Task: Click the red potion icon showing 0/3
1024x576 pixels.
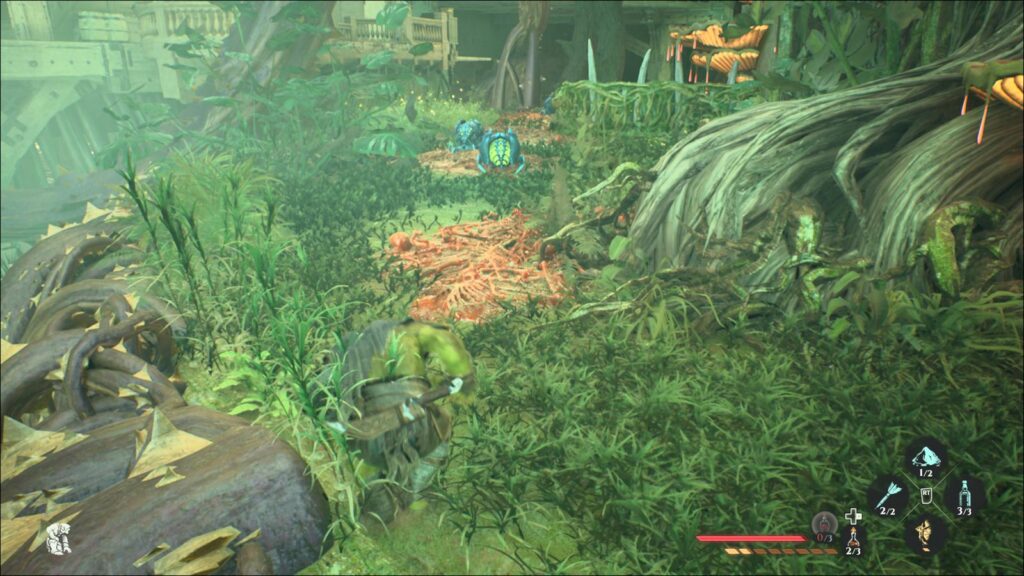Action: (x=824, y=523)
